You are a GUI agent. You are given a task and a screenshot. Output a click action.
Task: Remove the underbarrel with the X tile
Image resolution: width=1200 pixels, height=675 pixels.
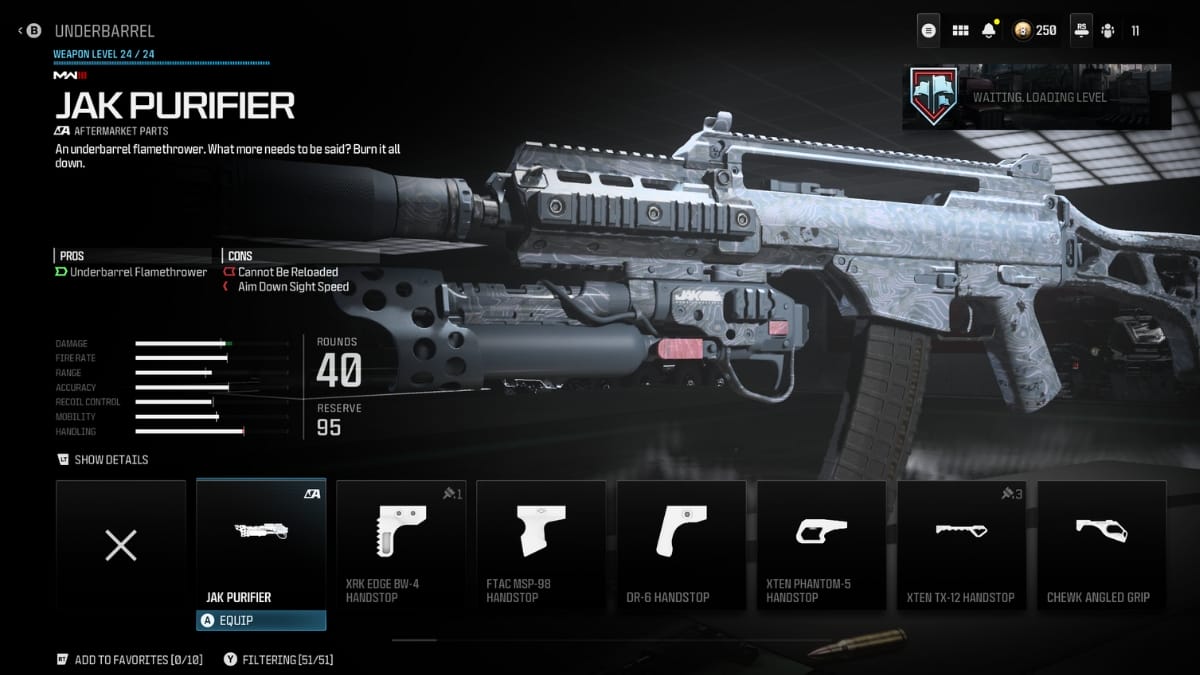[121, 544]
